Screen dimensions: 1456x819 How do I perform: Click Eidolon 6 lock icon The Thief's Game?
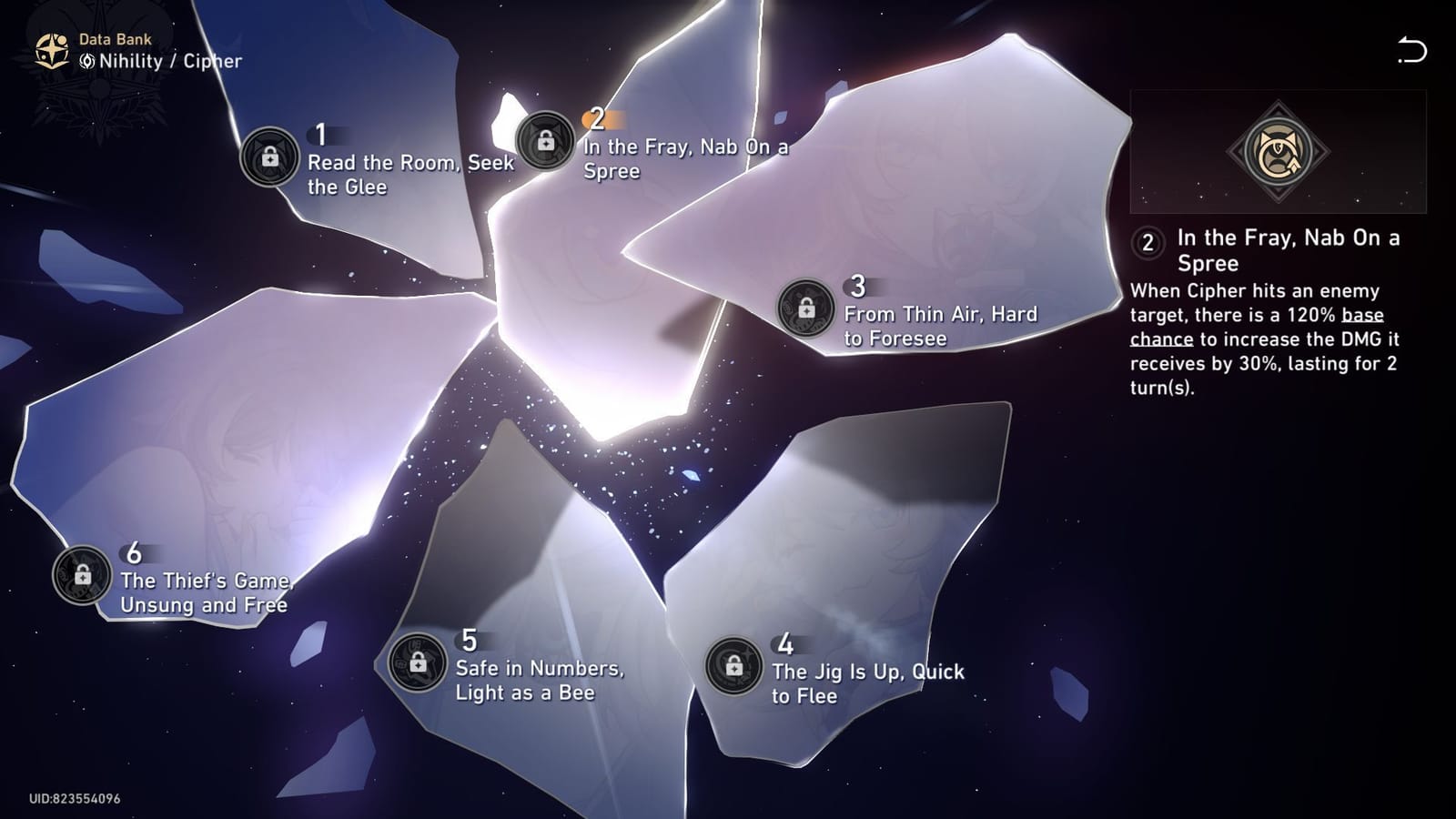83,576
